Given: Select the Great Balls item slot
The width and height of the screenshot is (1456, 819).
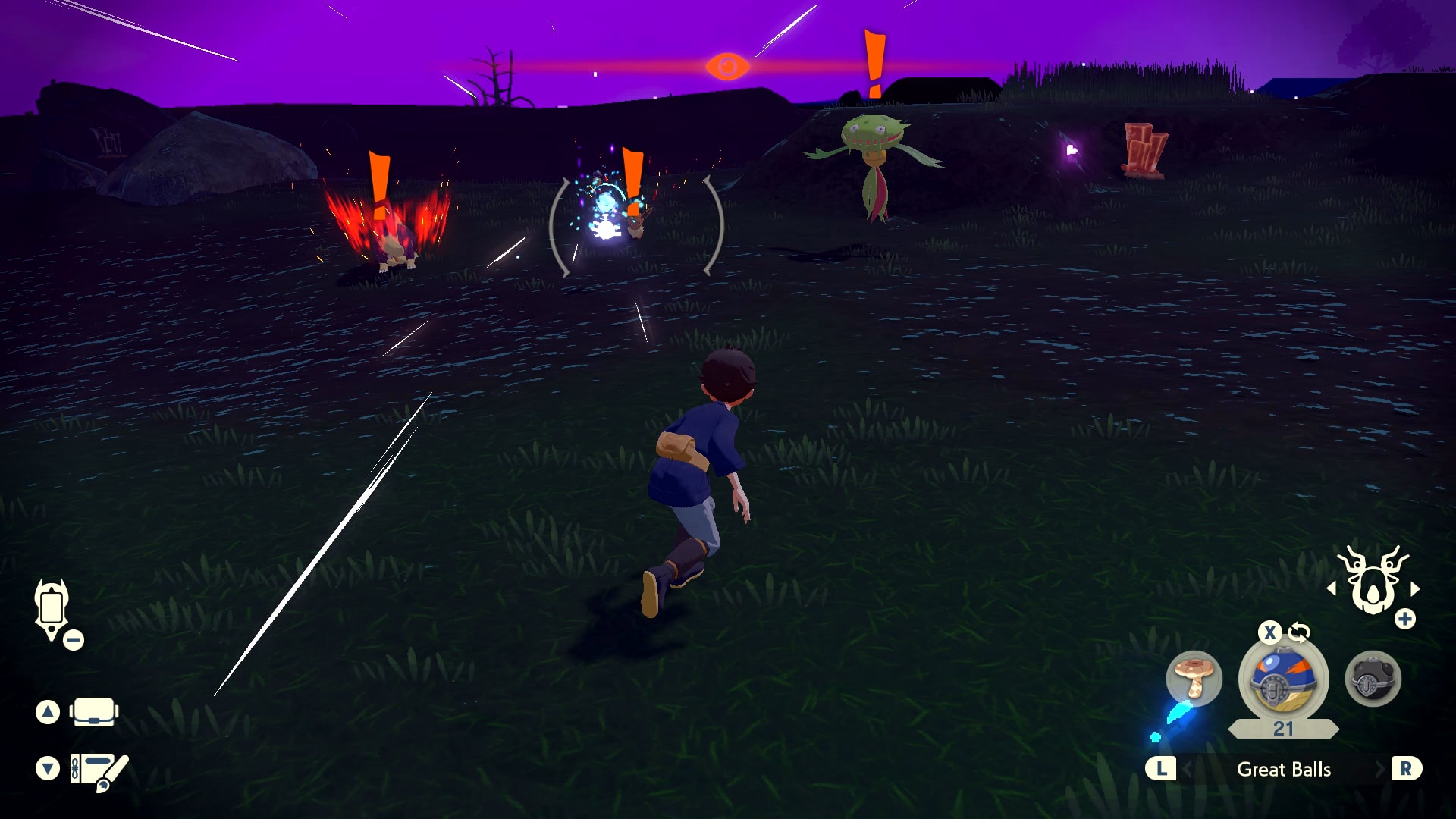Looking at the screenshot, I should coord(1282,680).
